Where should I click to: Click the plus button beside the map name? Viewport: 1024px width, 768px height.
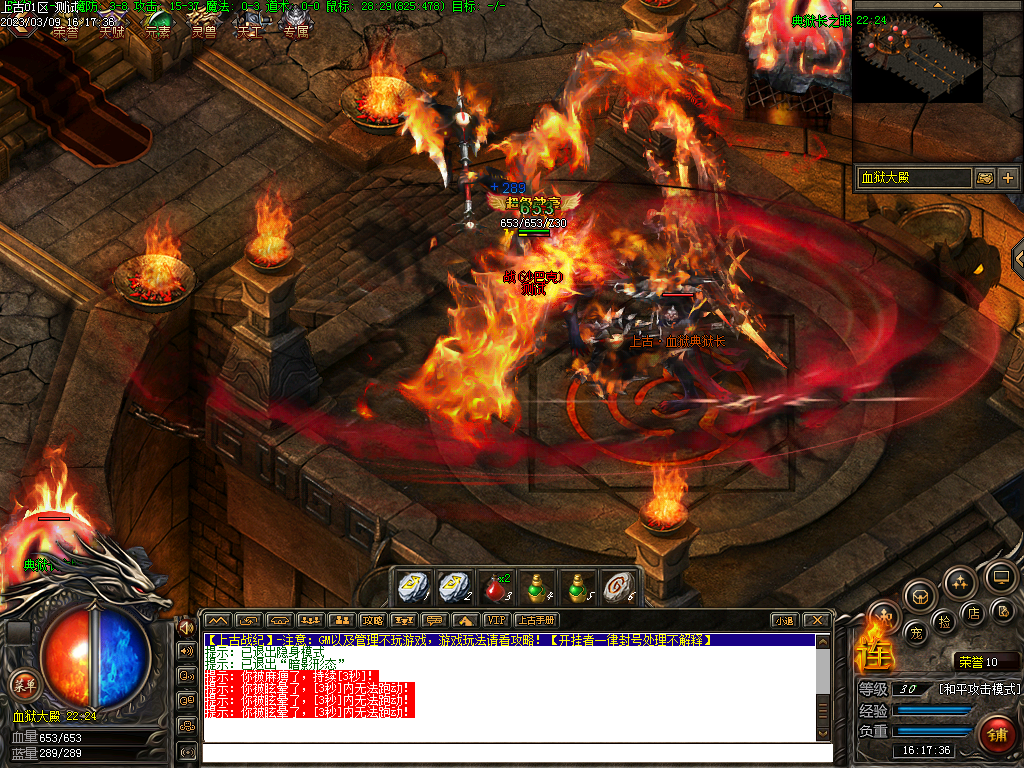pos(1007,178)
